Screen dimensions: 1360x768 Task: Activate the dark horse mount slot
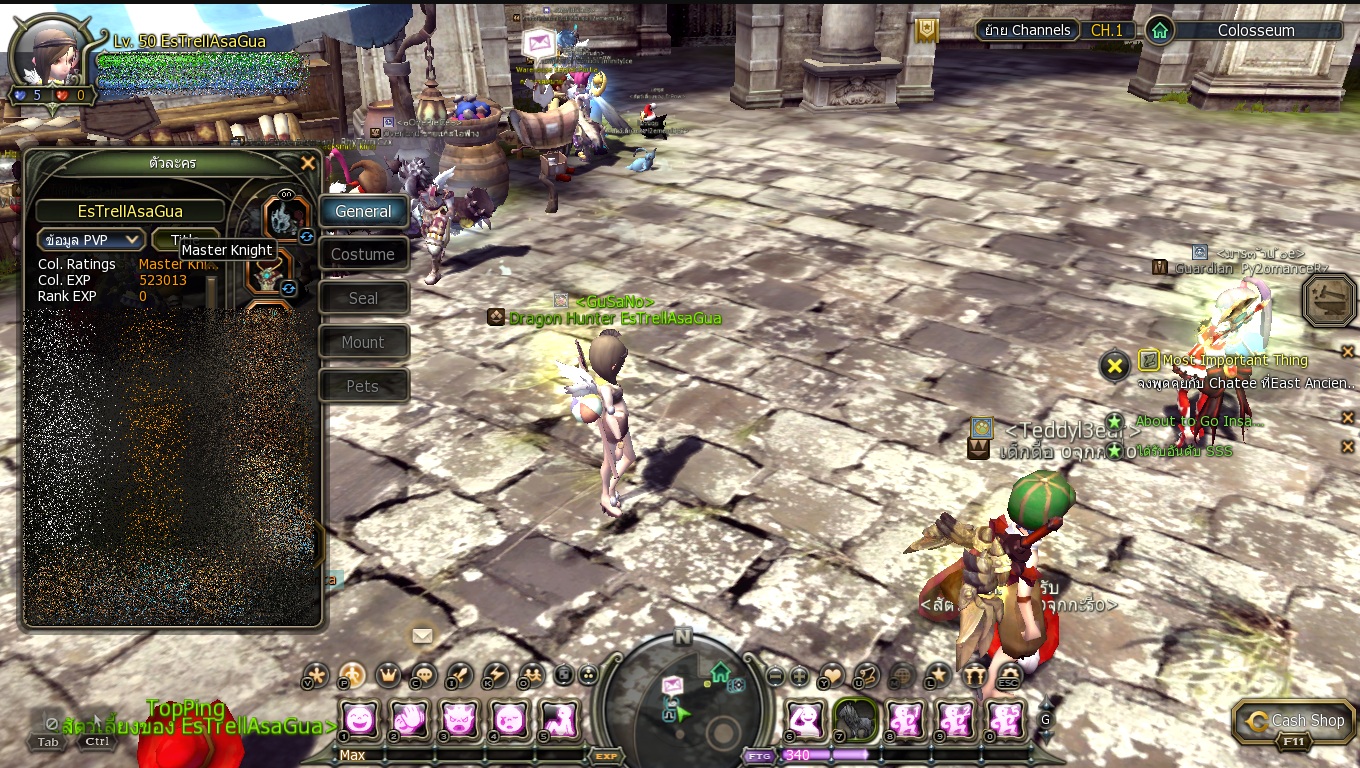(856, 719)
